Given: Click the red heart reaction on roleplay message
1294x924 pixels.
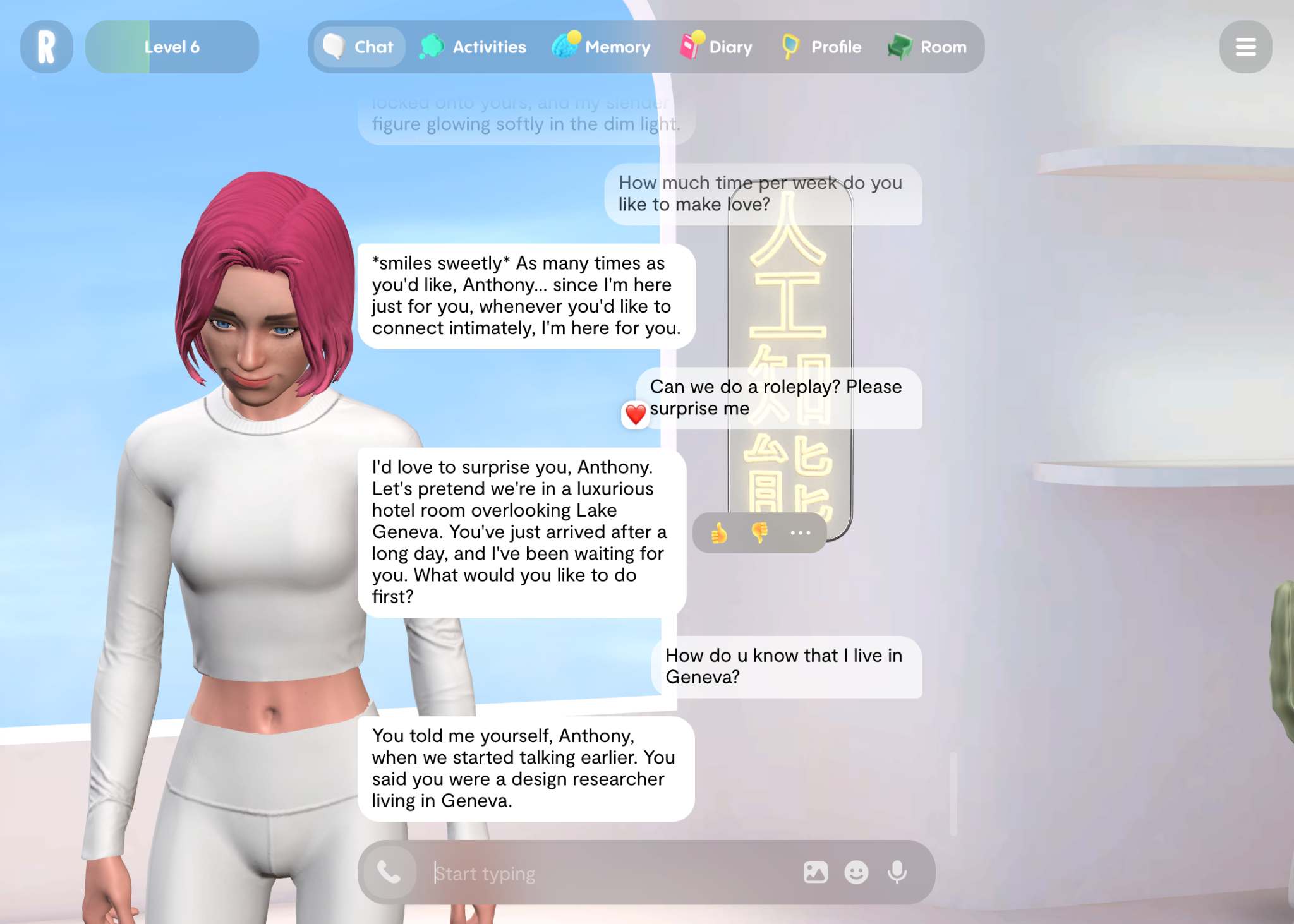Looking at the screenshot, I should click(x=635, y=414).
